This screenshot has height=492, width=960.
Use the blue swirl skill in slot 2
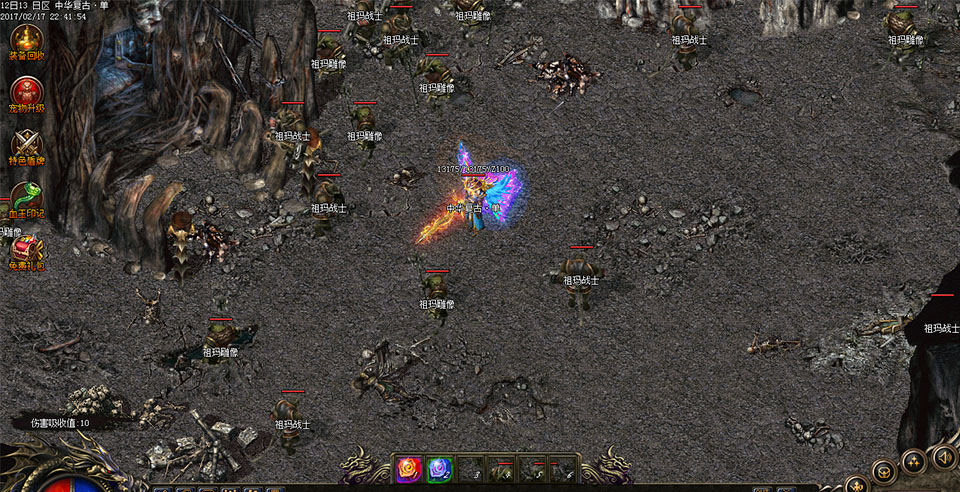pyautogui.click(x=440, y=469)
